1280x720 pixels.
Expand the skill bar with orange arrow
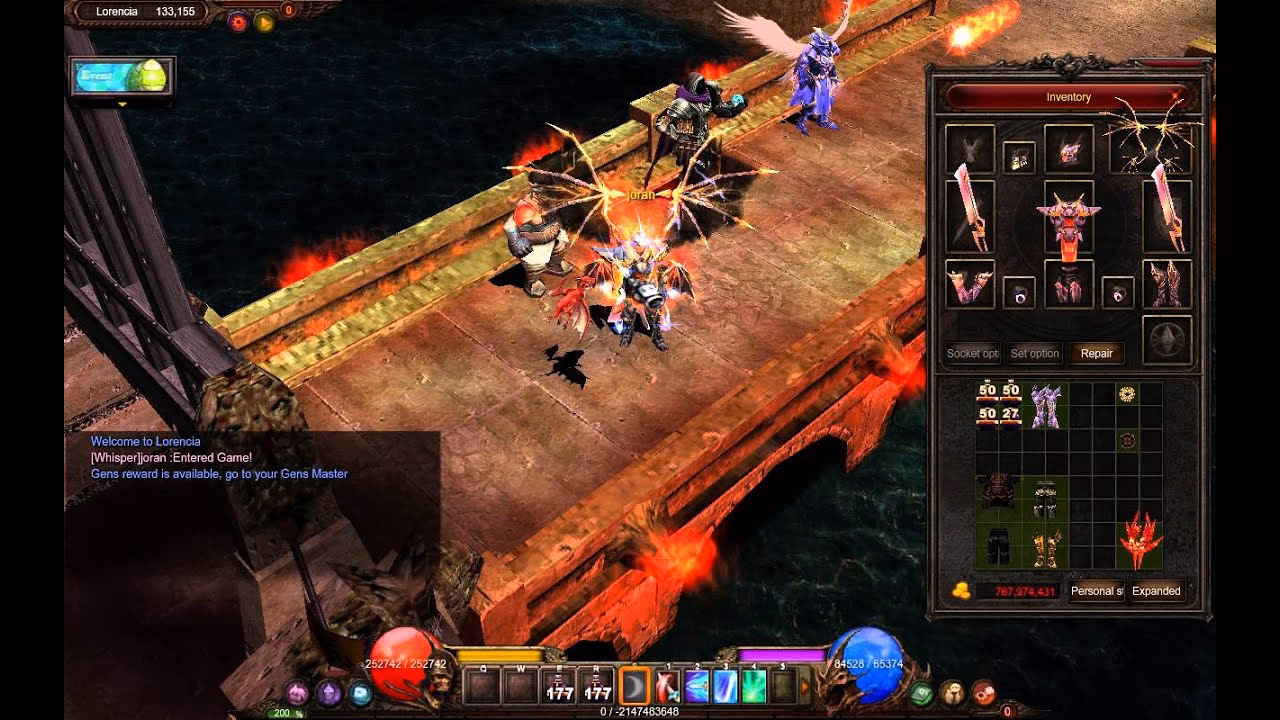(x=805, y=686)
